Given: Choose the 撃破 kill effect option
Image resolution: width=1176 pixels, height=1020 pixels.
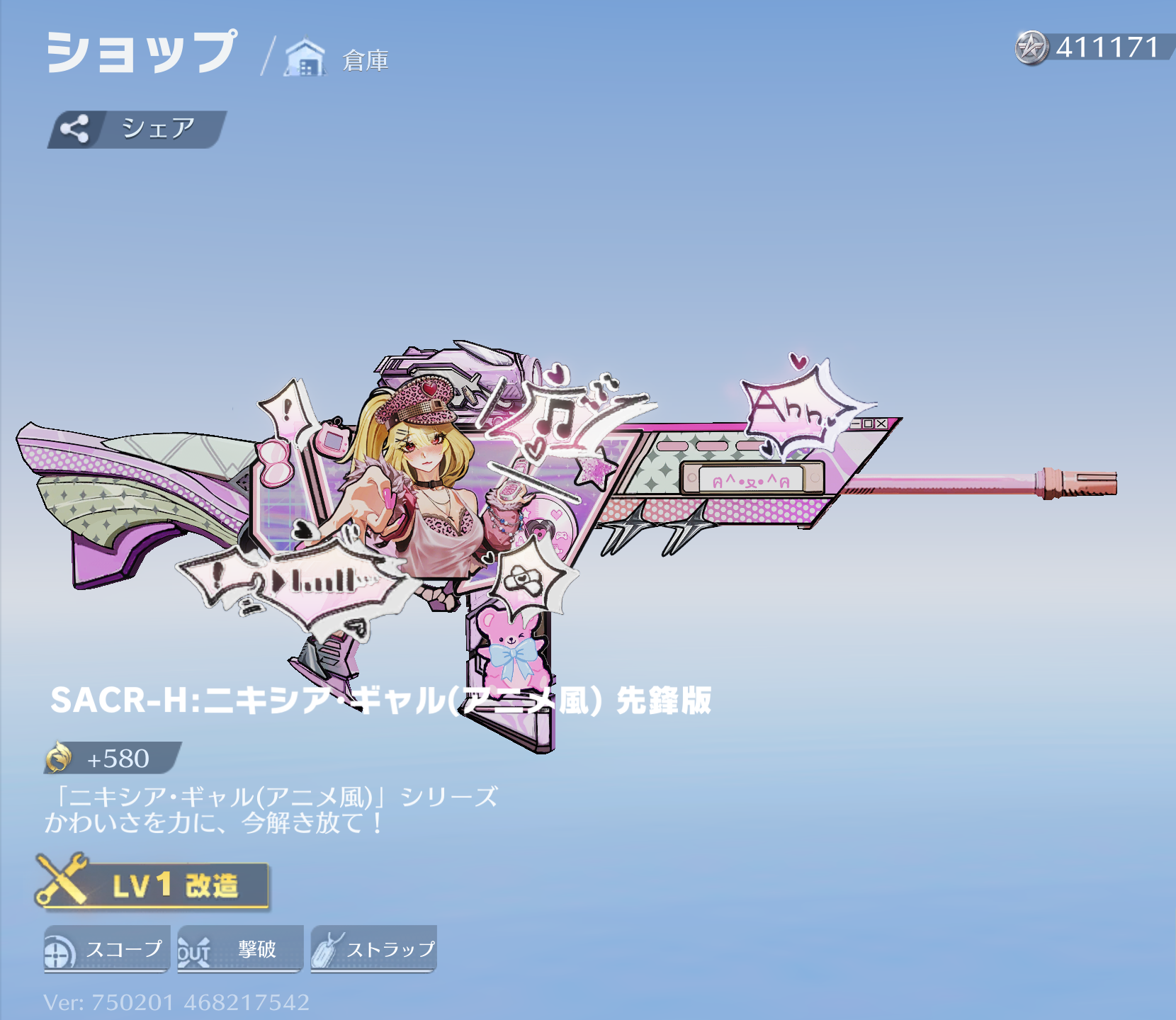Looking at the screenshot, I should pyautogui.click(x=239, y=949).
